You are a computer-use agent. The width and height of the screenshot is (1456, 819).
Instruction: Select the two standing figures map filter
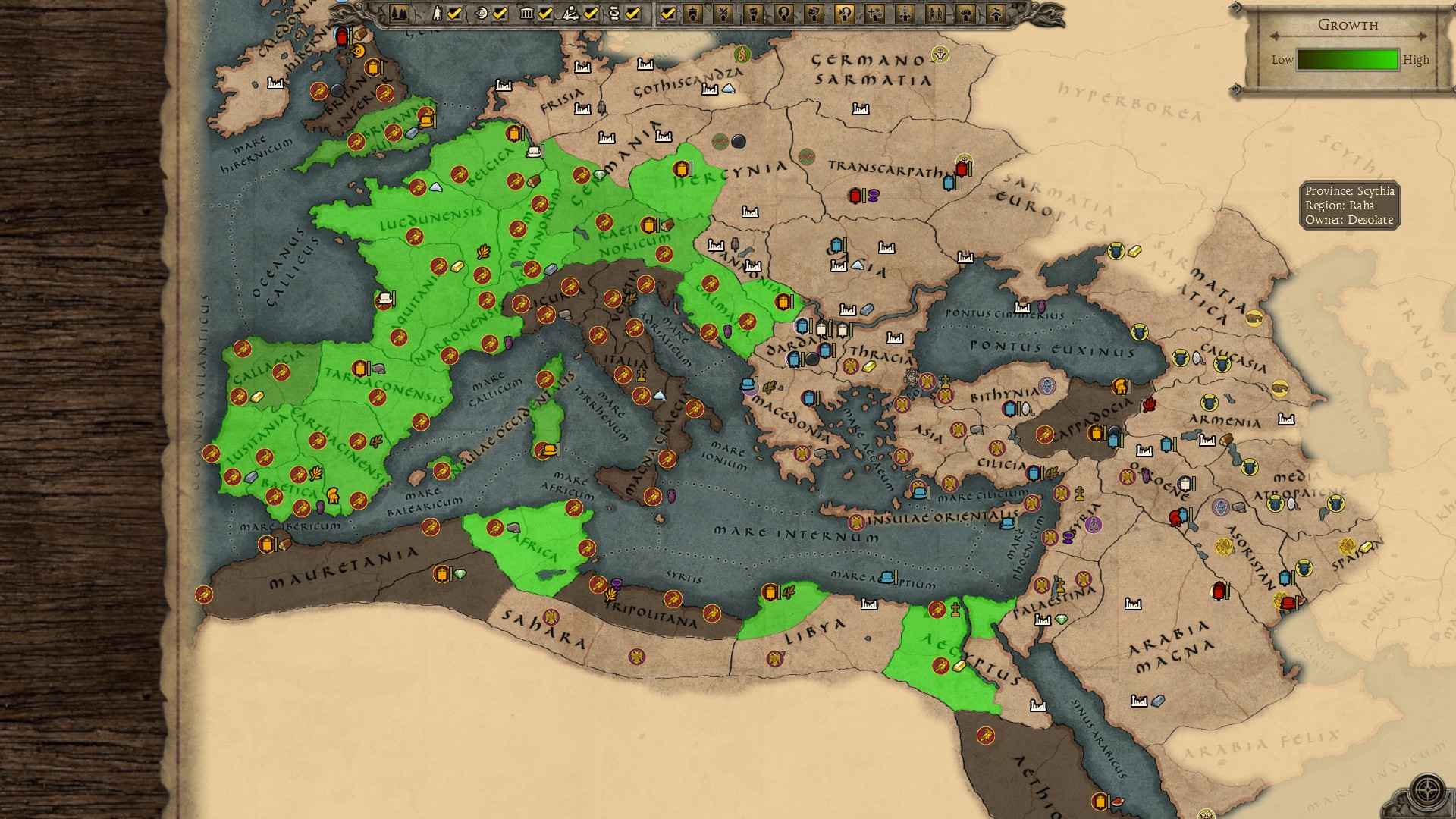pos(935,13)
